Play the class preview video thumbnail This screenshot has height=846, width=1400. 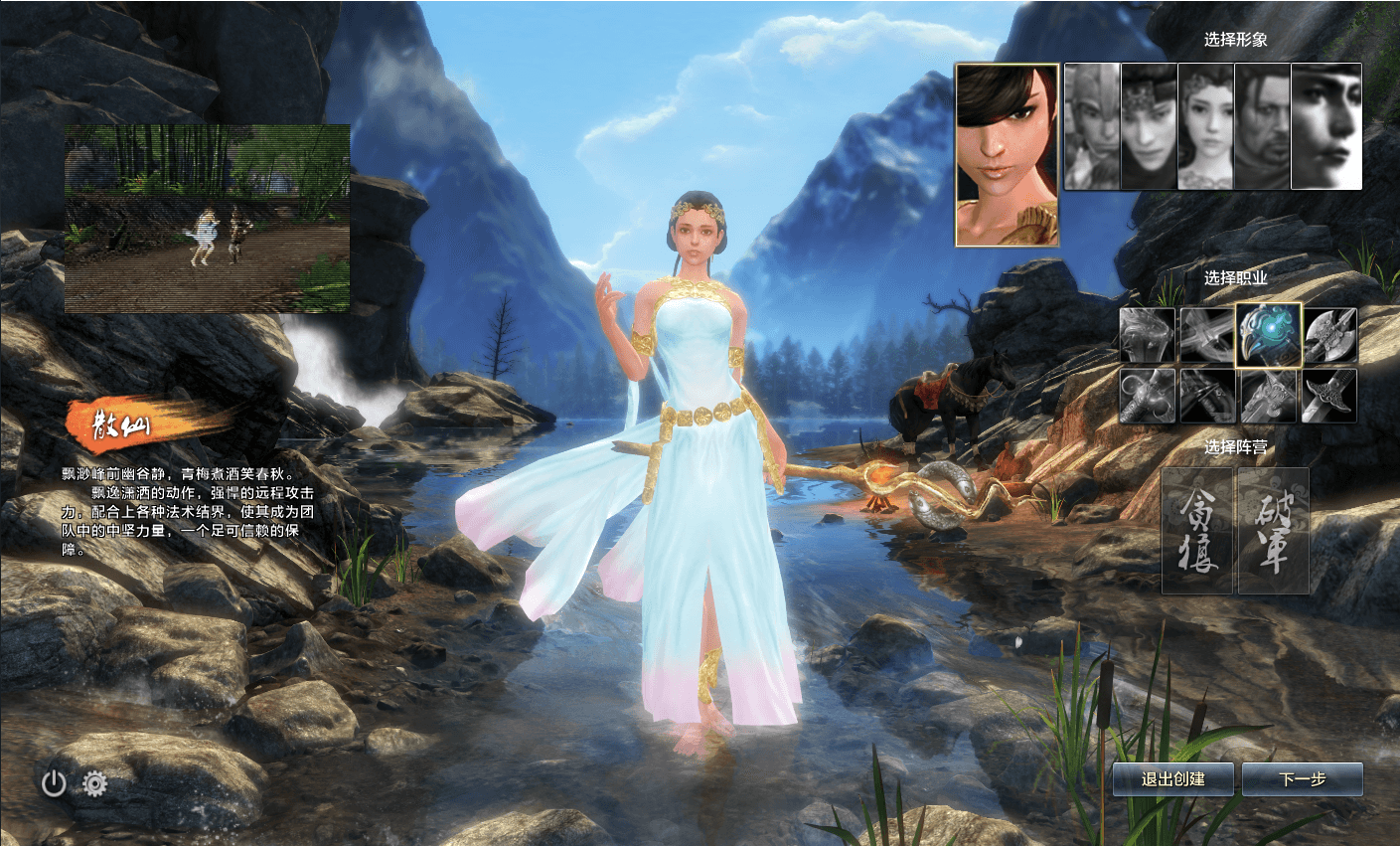(x=208, y=219)
